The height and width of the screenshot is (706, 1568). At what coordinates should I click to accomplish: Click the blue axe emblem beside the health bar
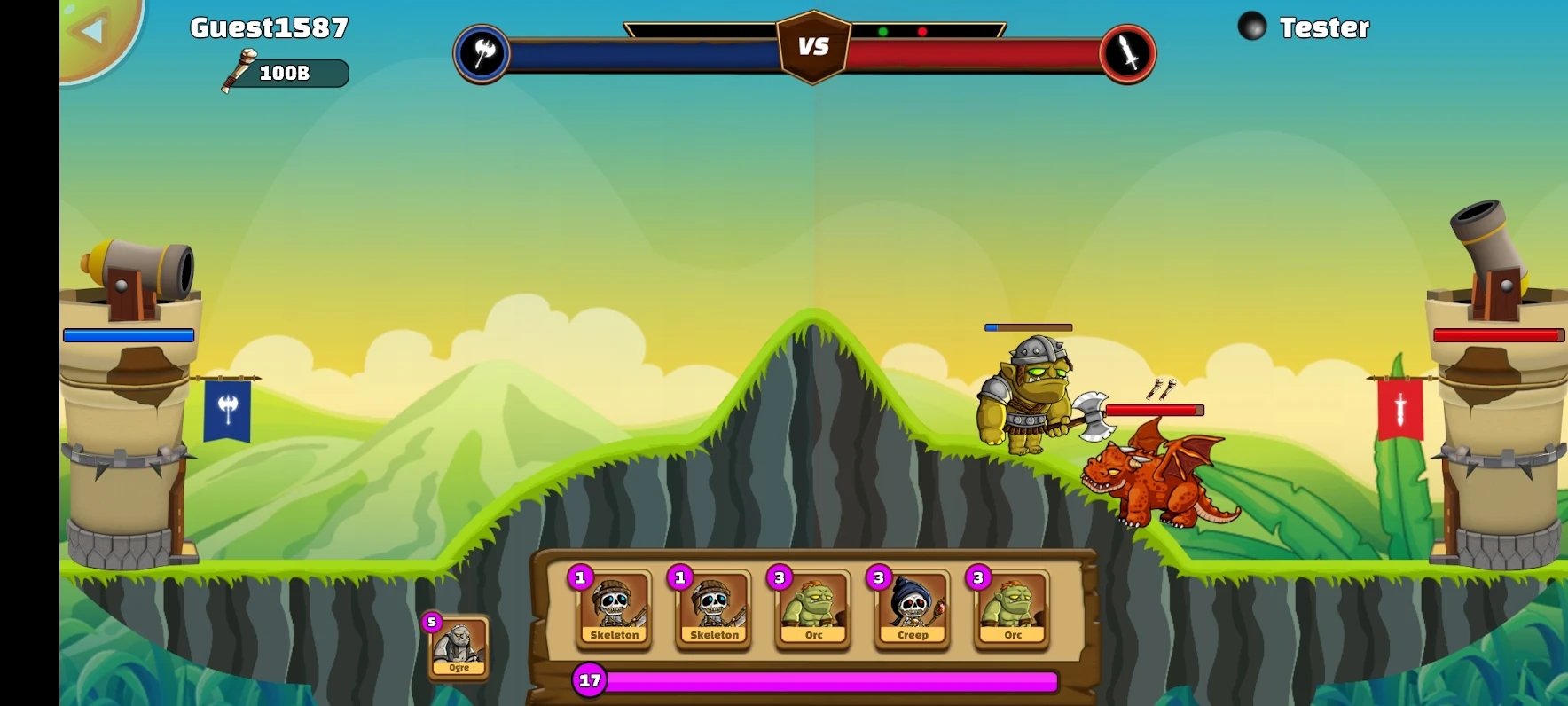click(482, 52)
